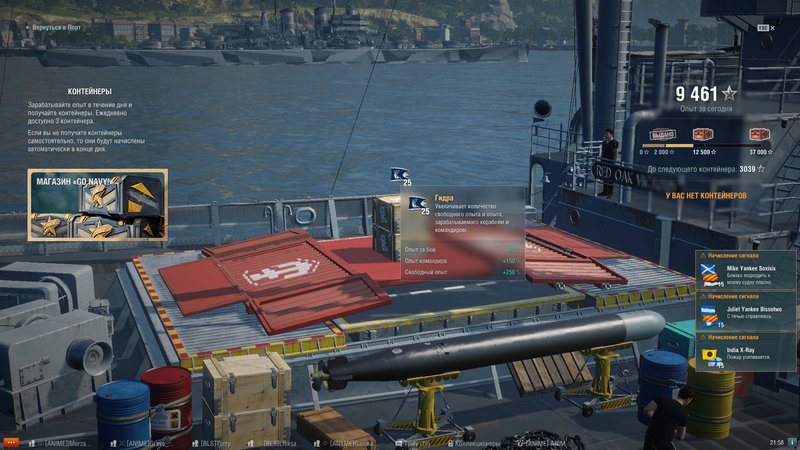Click the 12 500 XP container milestone
The image size is (800, 450).
pyautogui.click(x=706, y=135)
